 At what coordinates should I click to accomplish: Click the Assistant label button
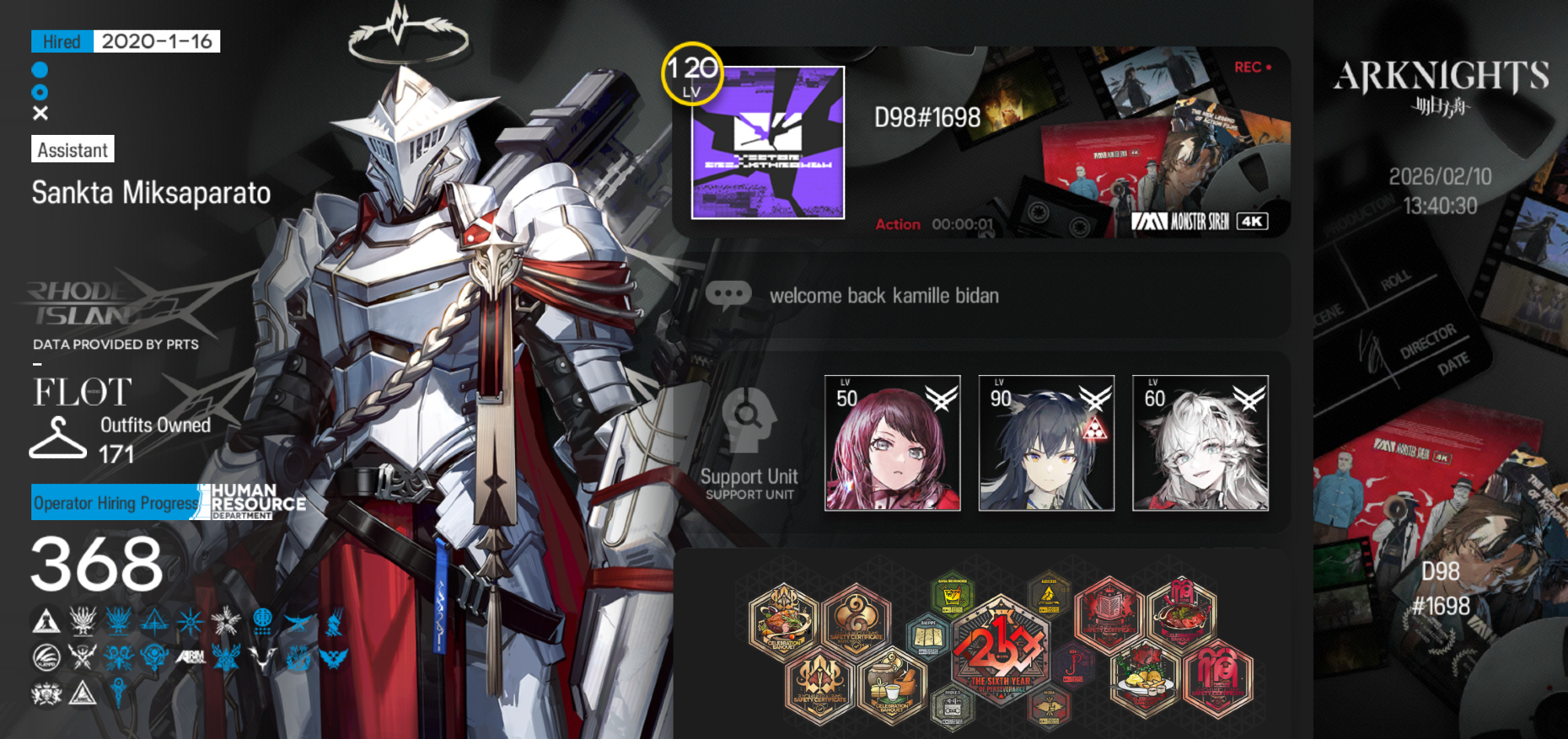[x=73, y=149]
